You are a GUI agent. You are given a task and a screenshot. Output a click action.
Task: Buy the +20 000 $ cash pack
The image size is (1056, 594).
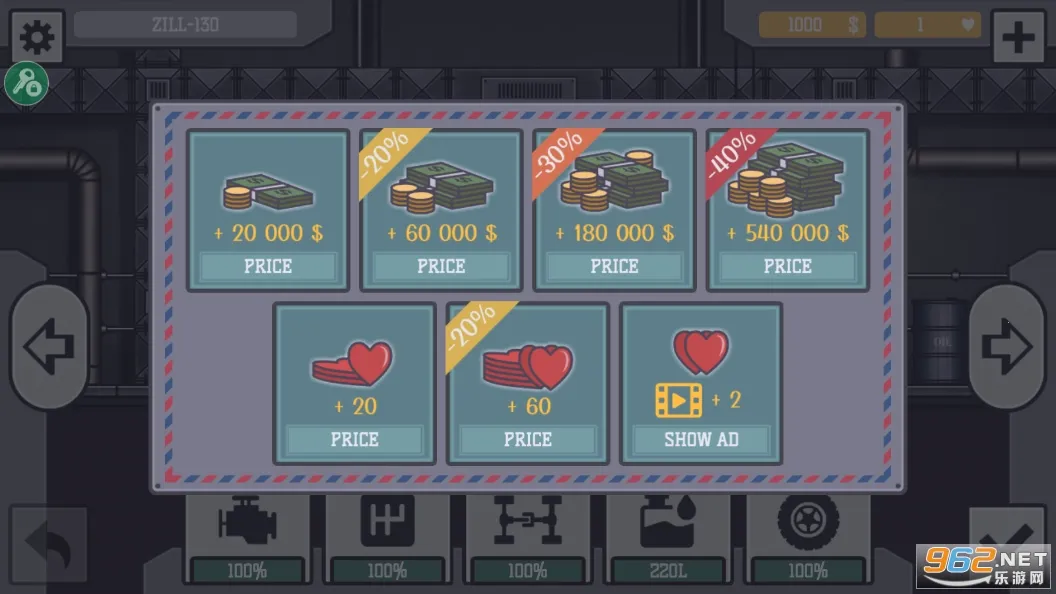tap(268, 266)
